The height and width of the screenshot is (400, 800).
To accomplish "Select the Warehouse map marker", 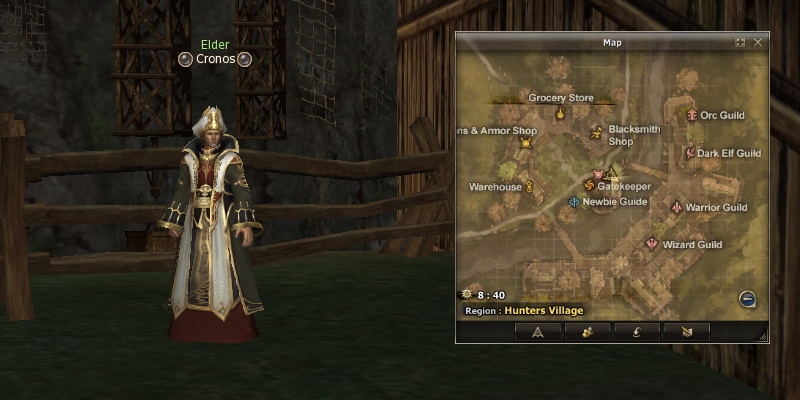I will coord(529,186).
